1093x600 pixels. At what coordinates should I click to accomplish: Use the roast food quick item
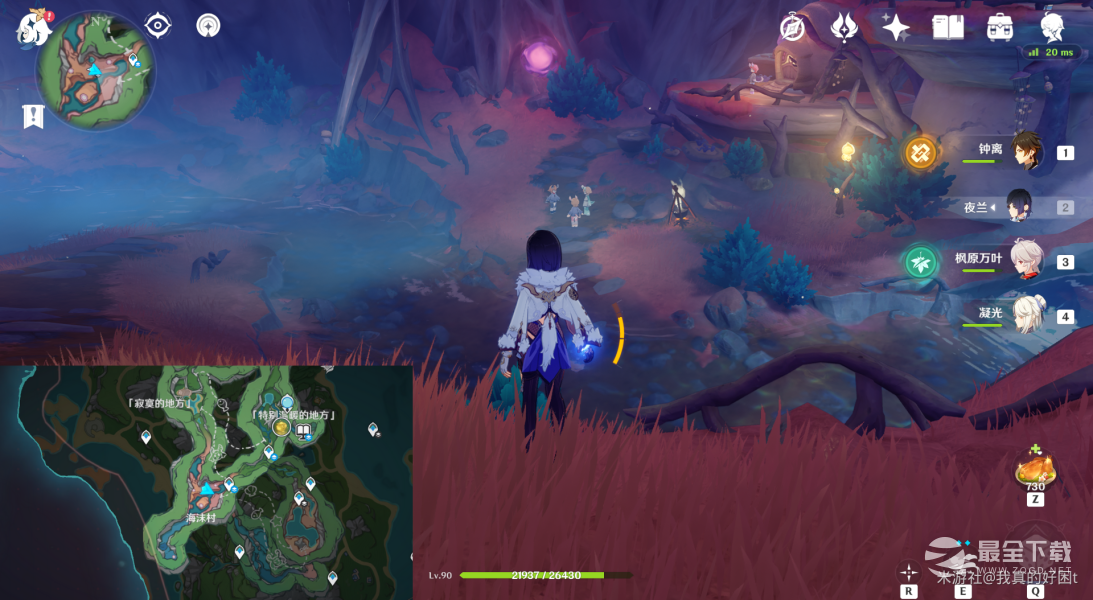(x=1035, y=470)
